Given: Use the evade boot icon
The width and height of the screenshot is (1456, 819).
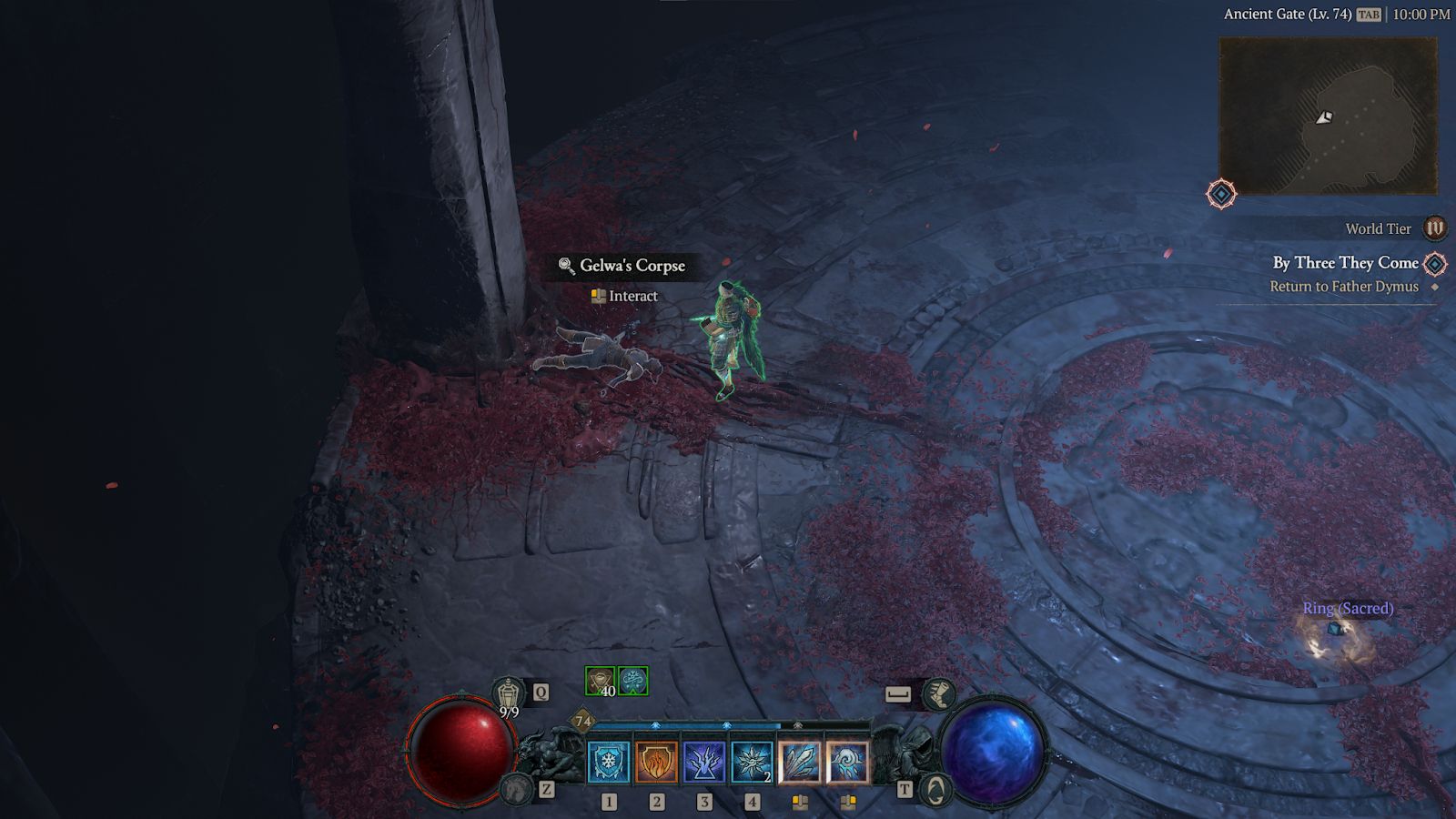Looking at the screenshot, I should click(937, 694).
